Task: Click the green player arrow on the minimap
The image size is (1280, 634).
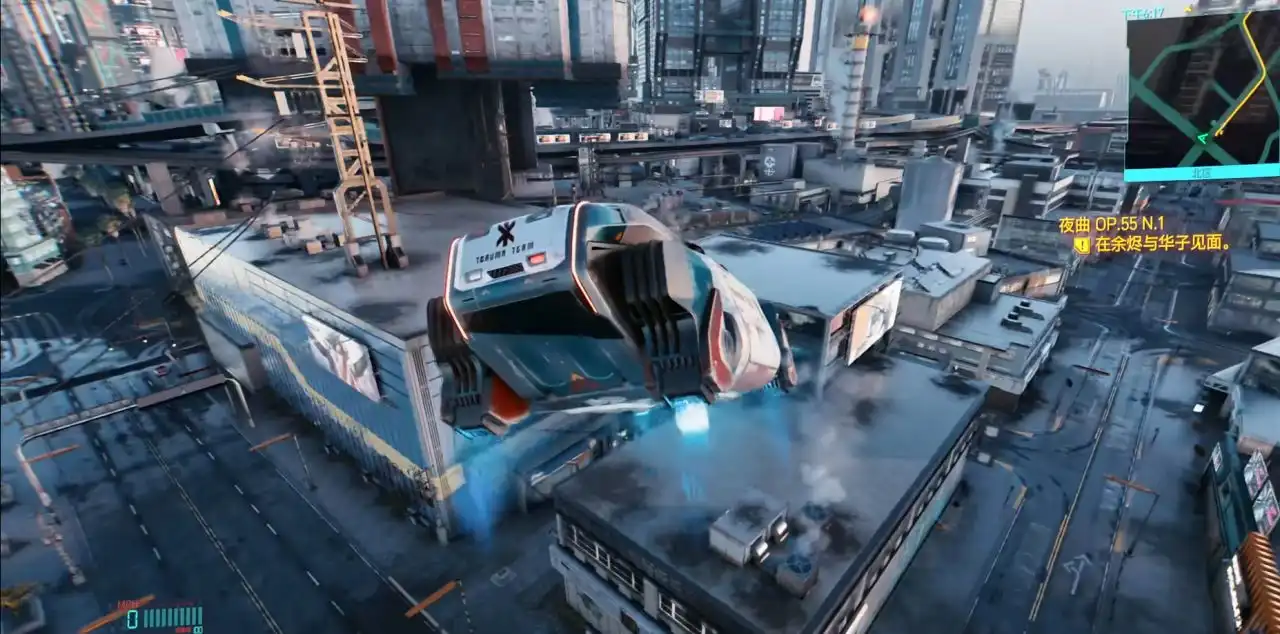Action: tap(1202, 138)
